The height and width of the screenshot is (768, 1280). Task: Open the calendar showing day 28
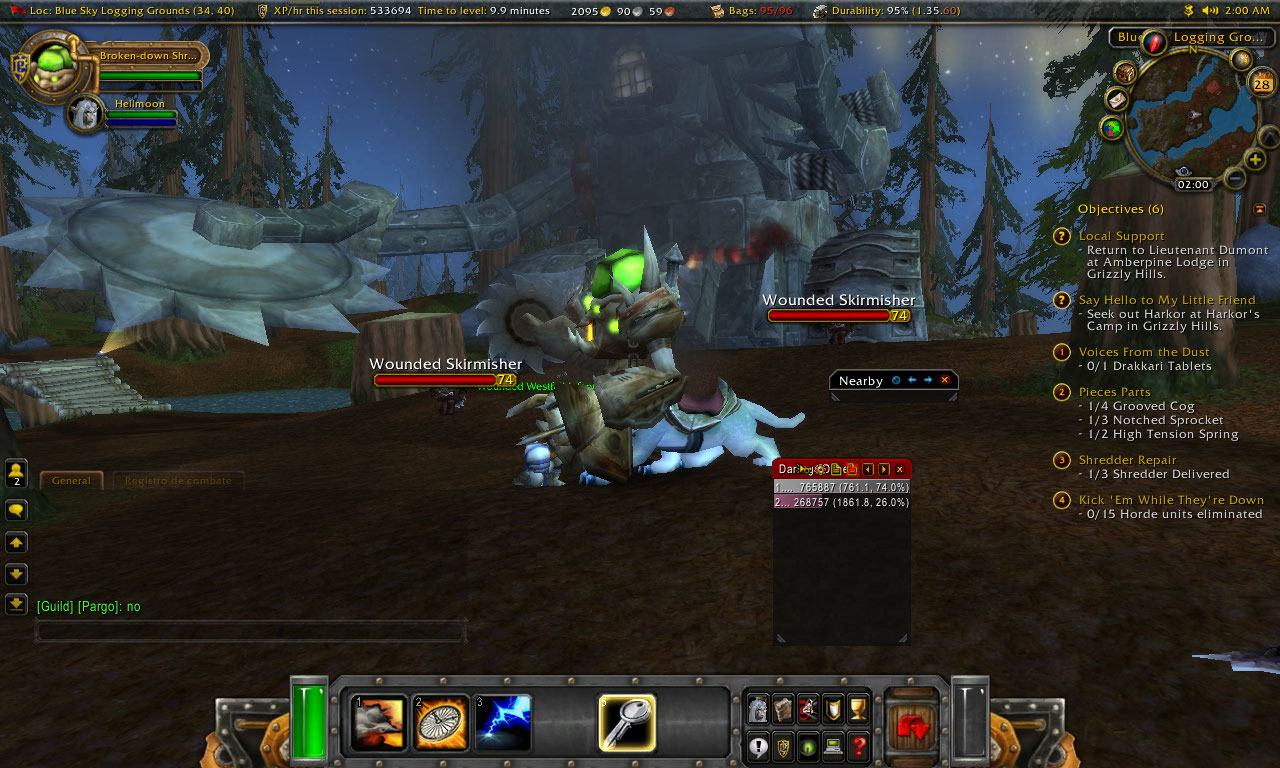tap(1261, 84)
